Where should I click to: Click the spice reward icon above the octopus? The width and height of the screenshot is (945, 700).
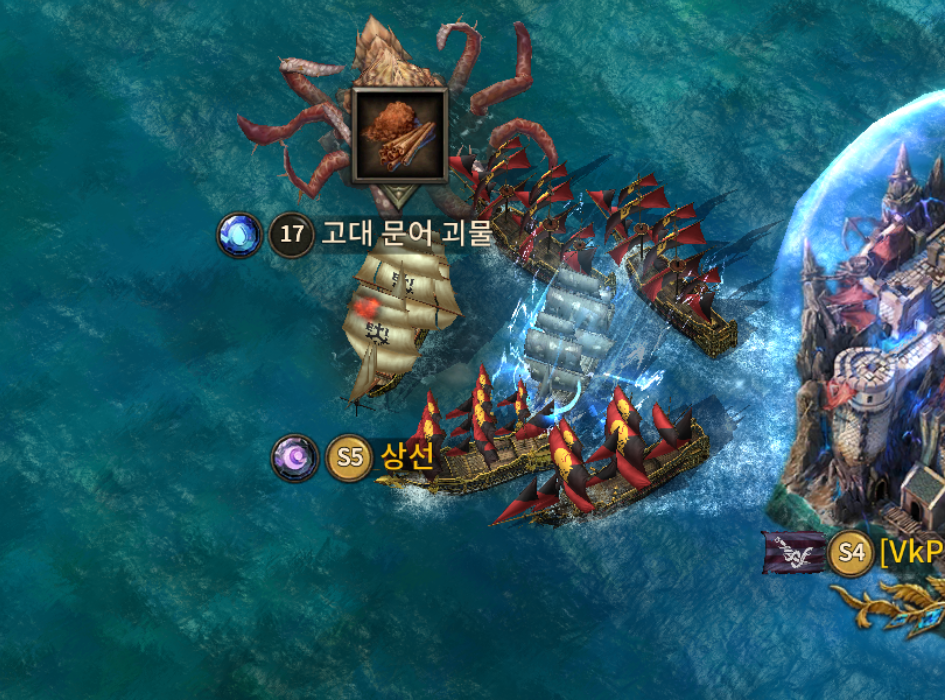pos(399,134)
